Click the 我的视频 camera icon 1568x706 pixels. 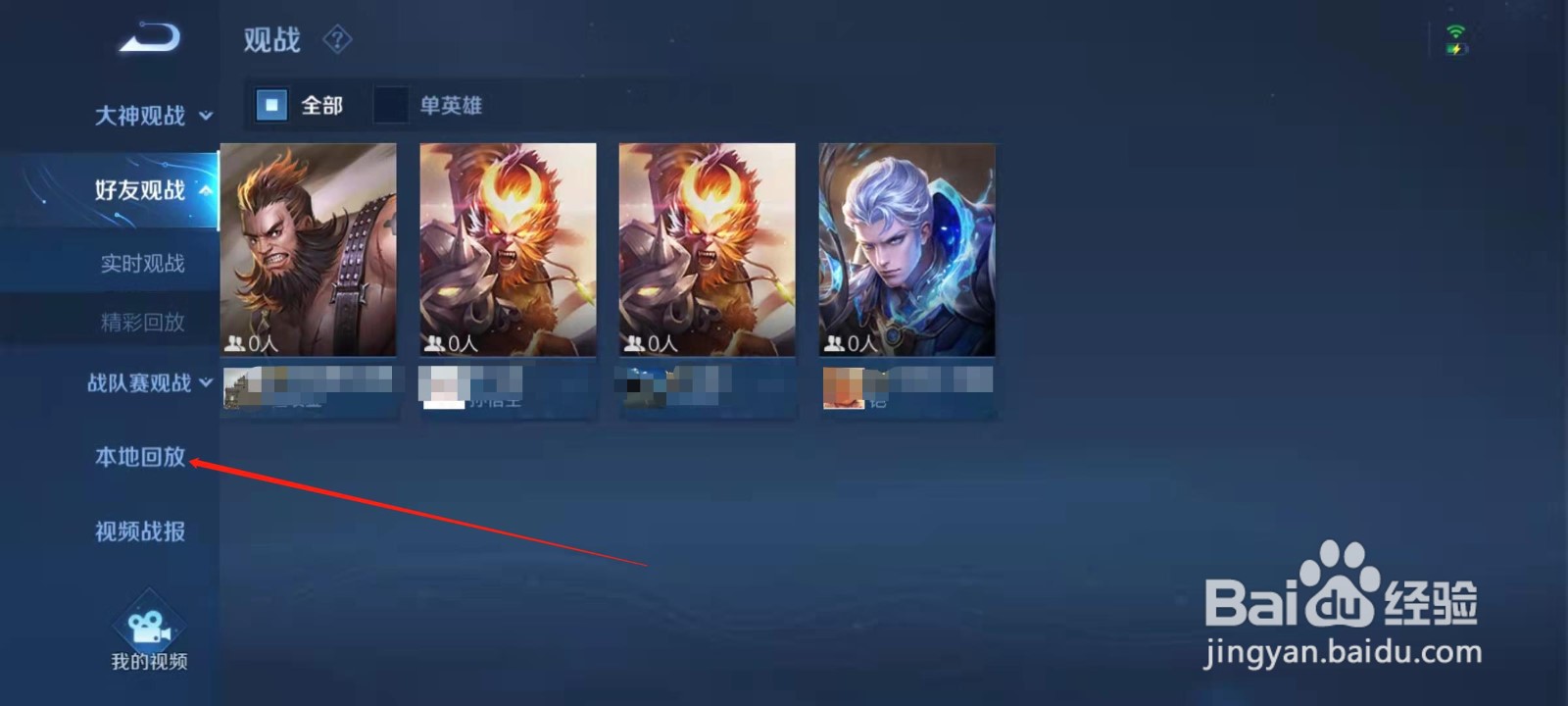[149, 626]
